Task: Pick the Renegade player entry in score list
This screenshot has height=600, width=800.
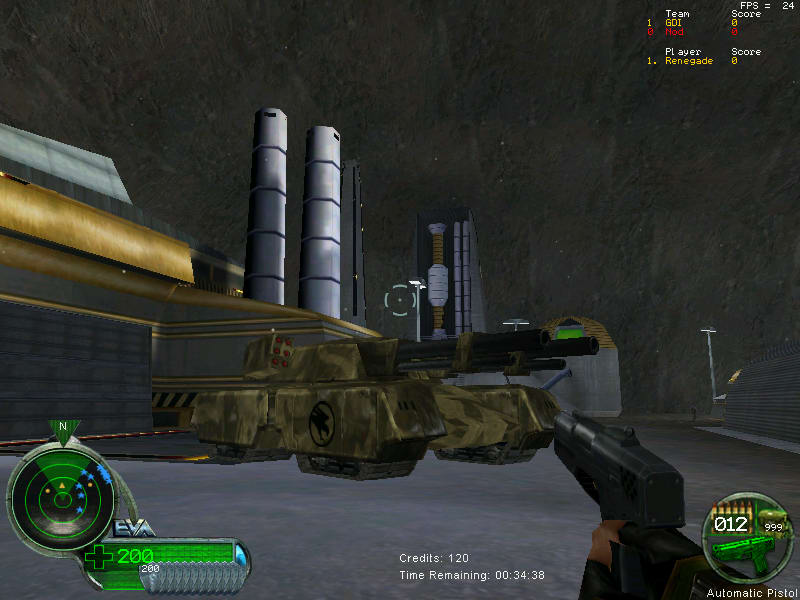Action: pyautogui.click(x=689, y=61)
